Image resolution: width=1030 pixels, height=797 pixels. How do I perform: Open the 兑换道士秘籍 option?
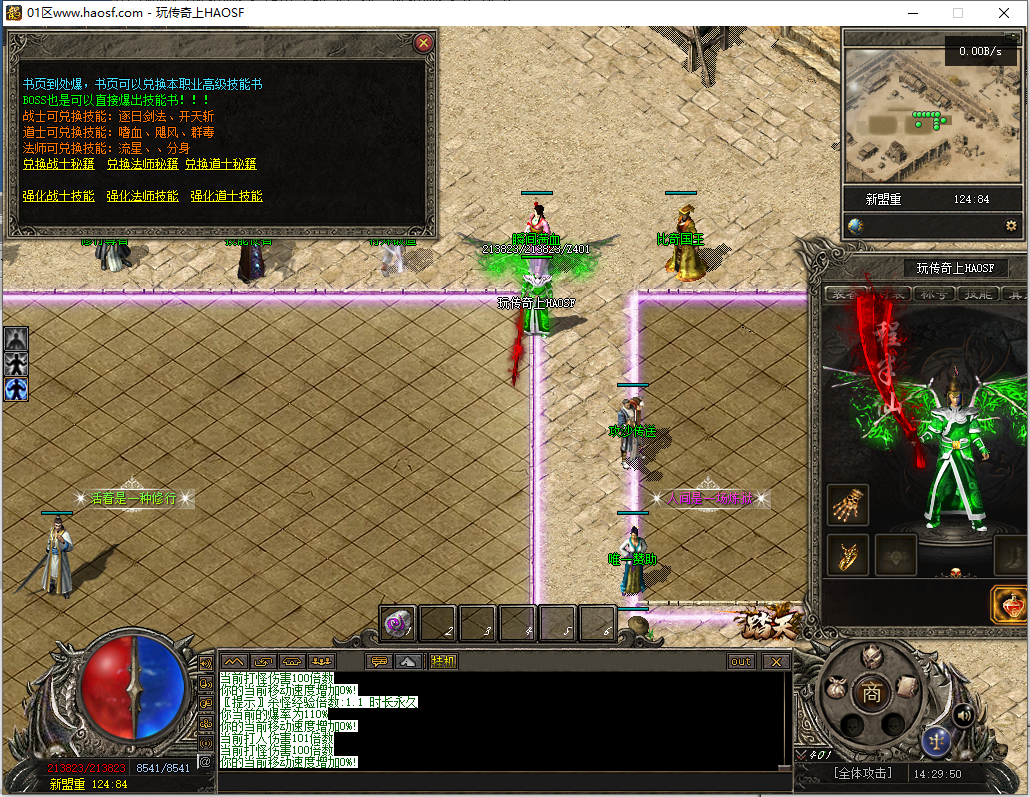point(221,164)
